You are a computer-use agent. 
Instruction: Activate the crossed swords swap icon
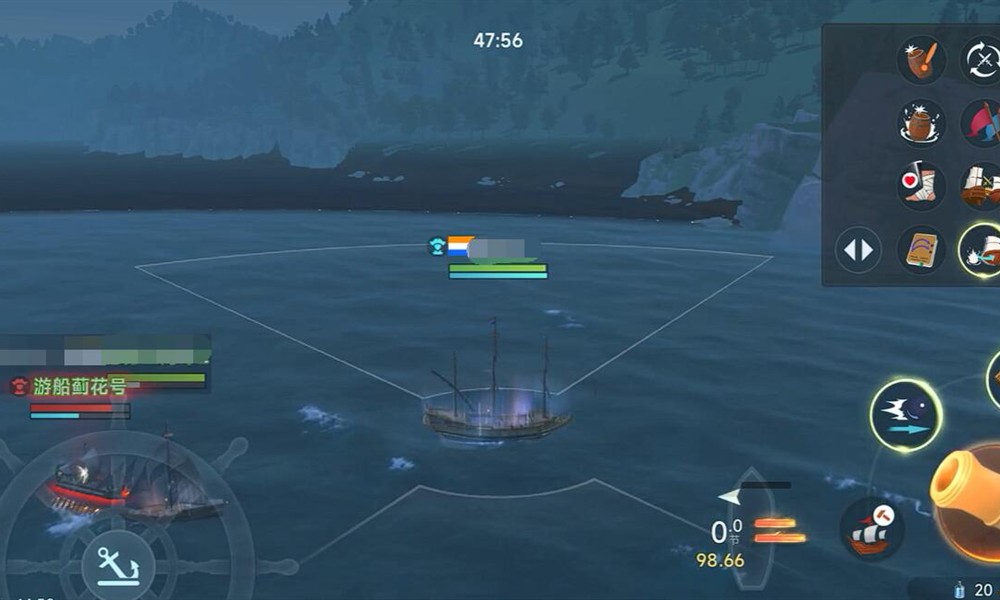(x=981, y=59)
